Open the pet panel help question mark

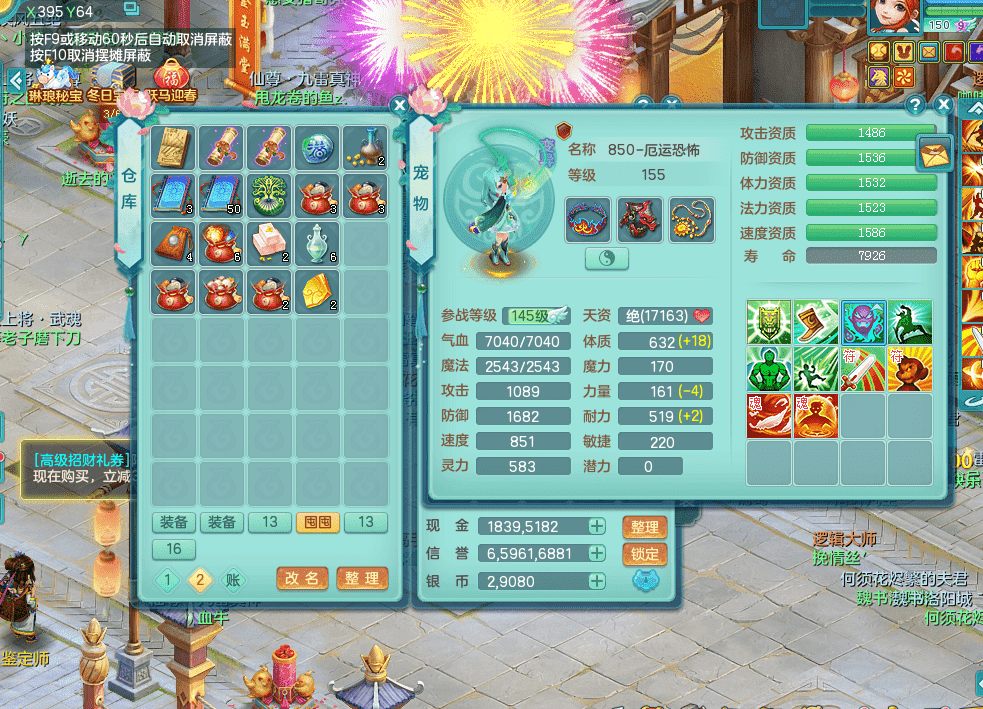point(914,104)
